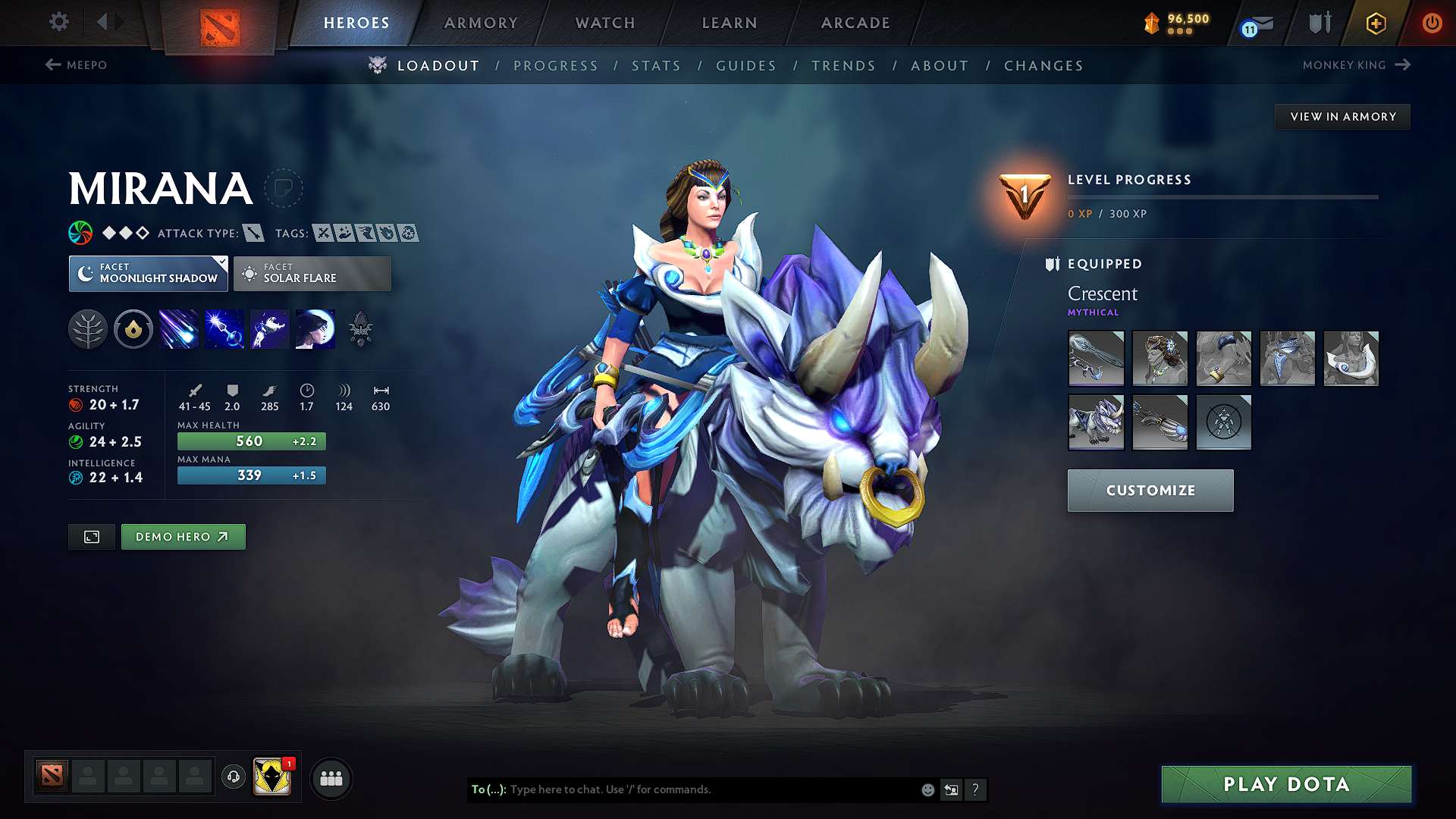Select the Moonlight Shadow facet
1456x819 pixels.
pyautogui.click(x=148, y=274)
